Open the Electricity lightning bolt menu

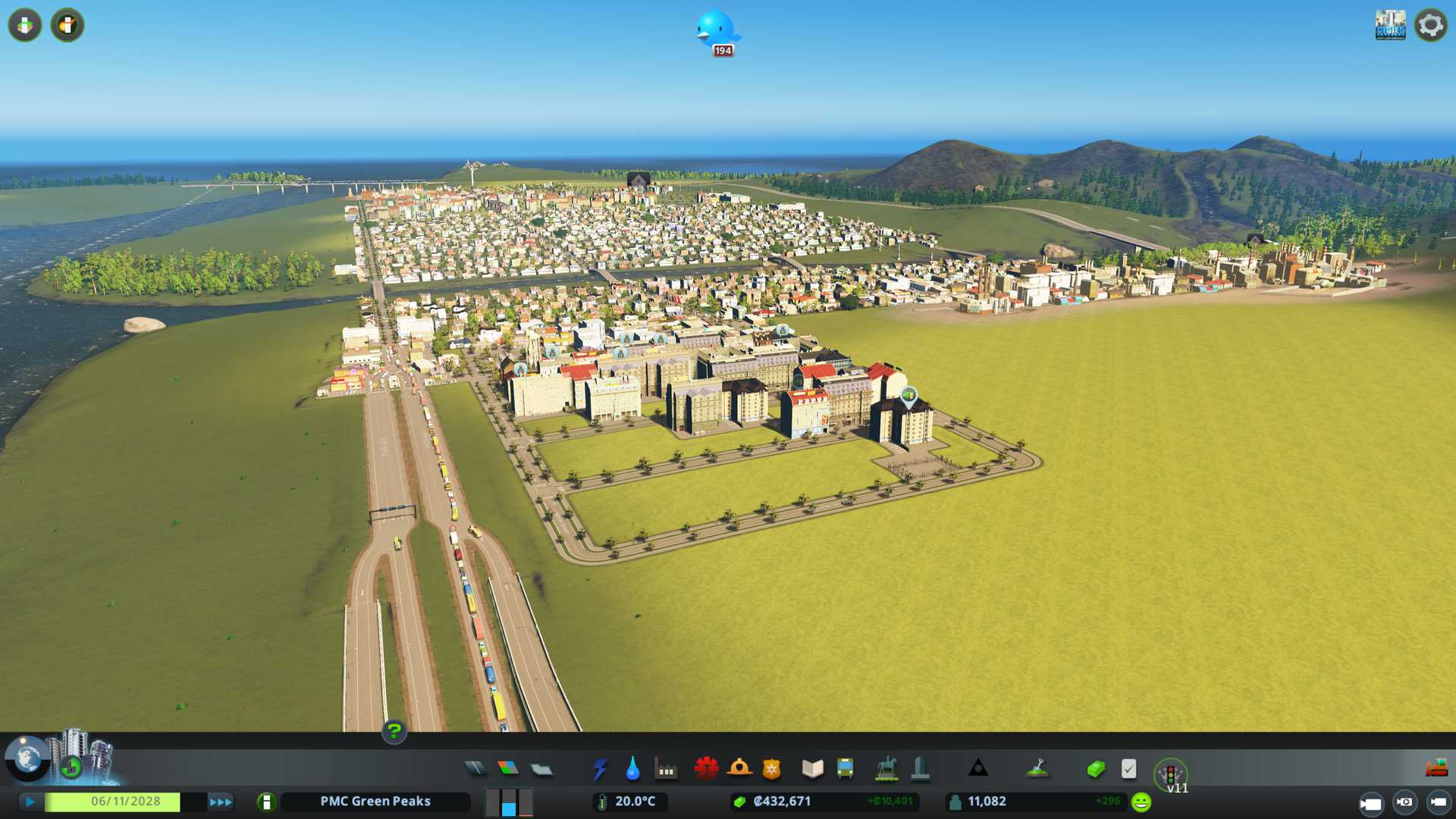point(600,769)
